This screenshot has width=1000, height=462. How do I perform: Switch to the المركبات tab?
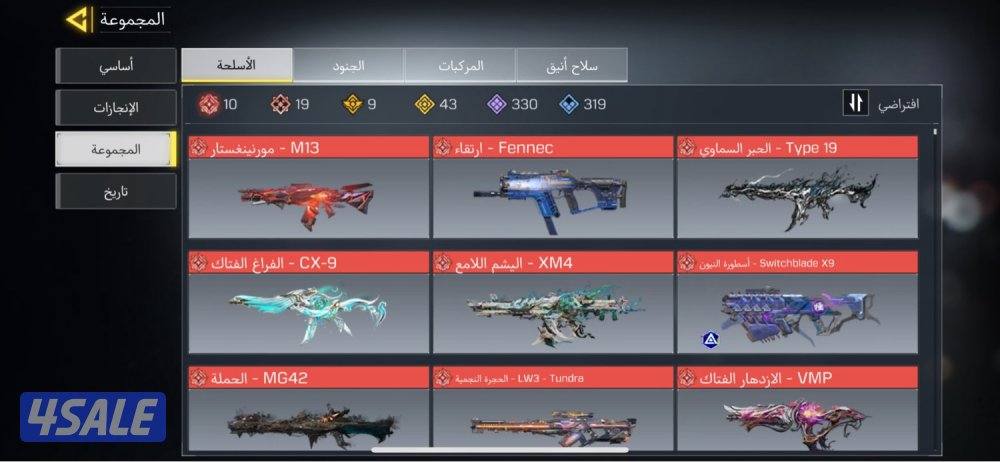tap(460, 65)
